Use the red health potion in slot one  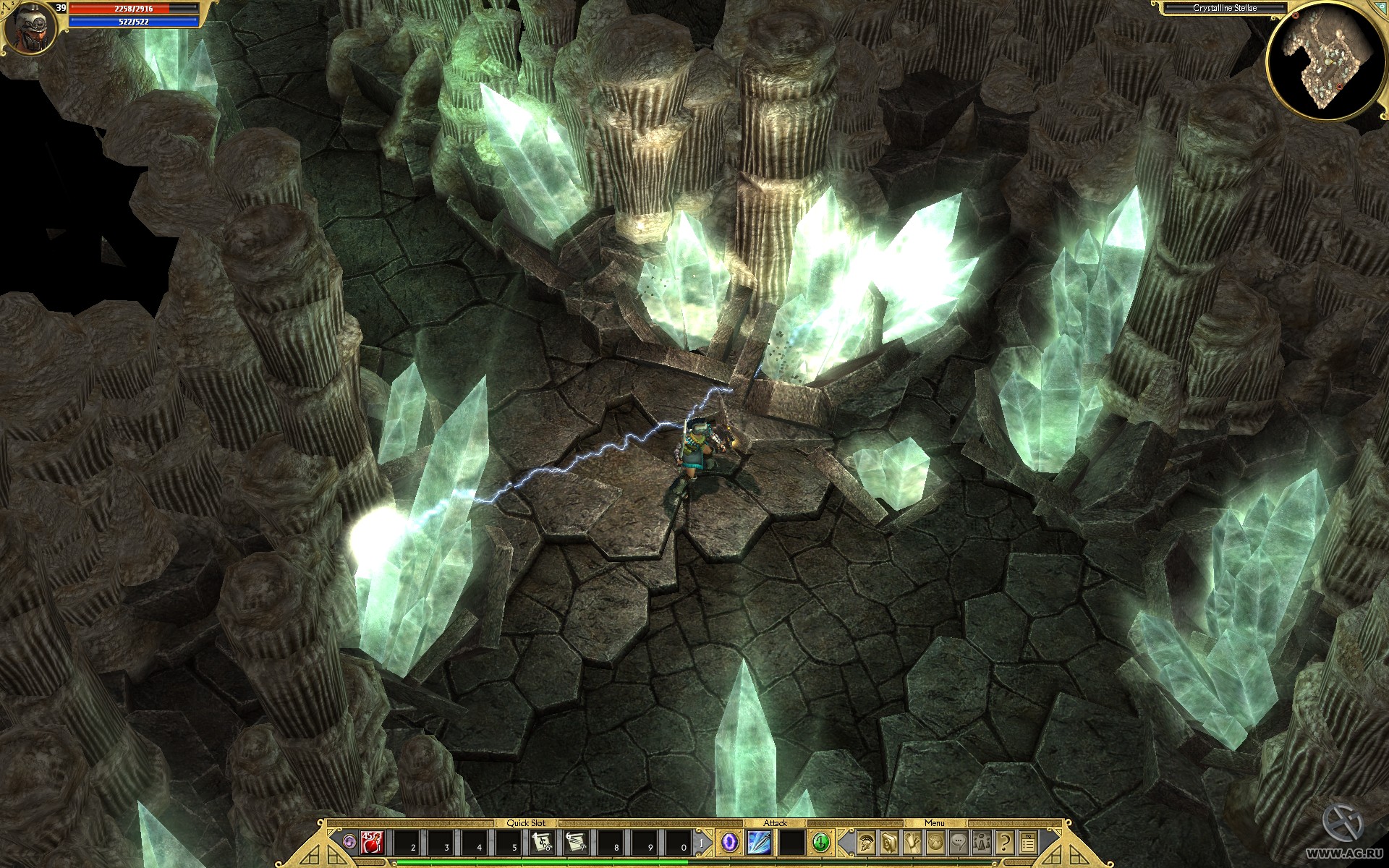[x=372, y=842]
